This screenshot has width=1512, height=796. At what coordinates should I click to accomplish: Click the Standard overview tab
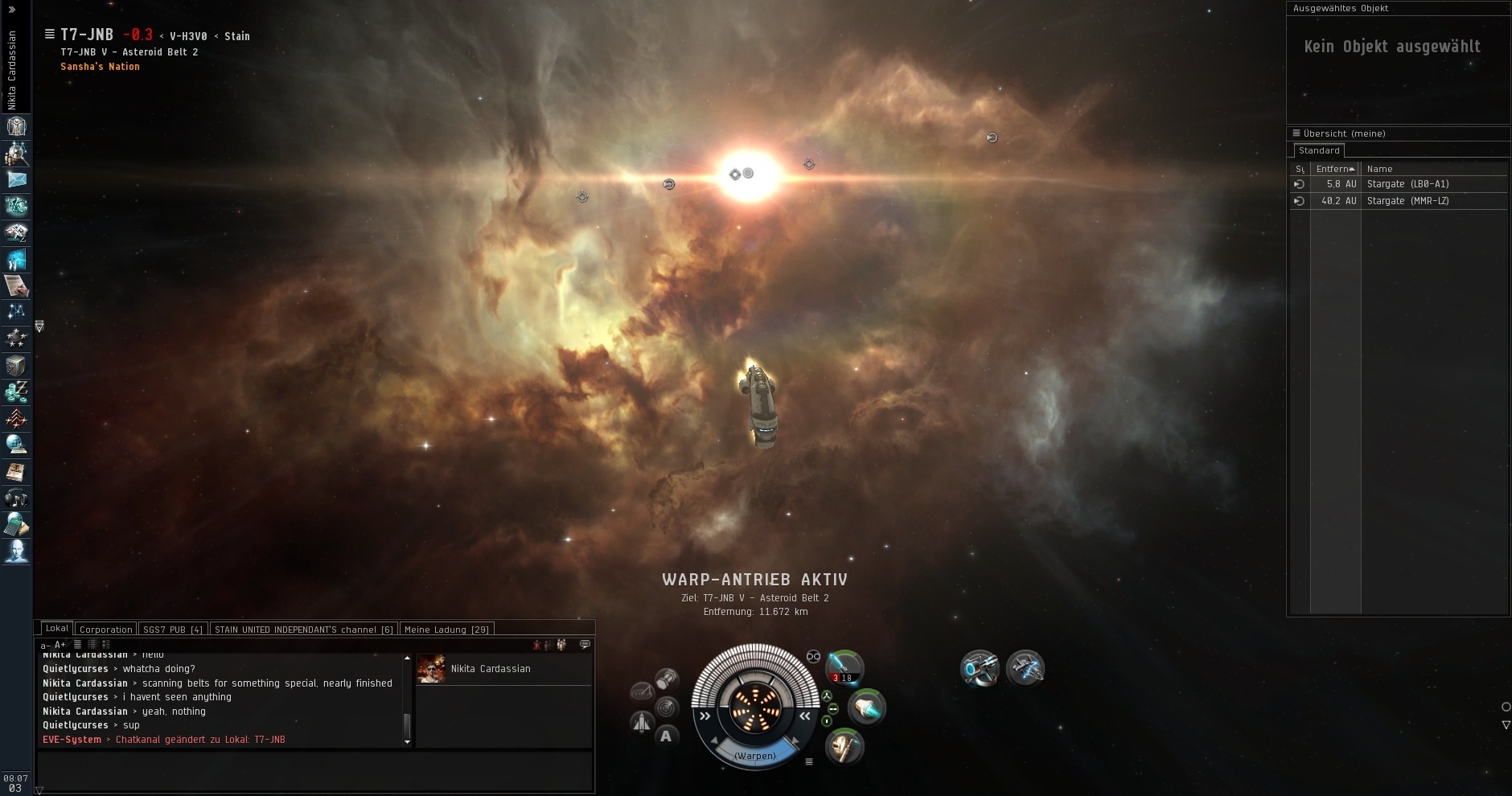[x=1319, y=150]
